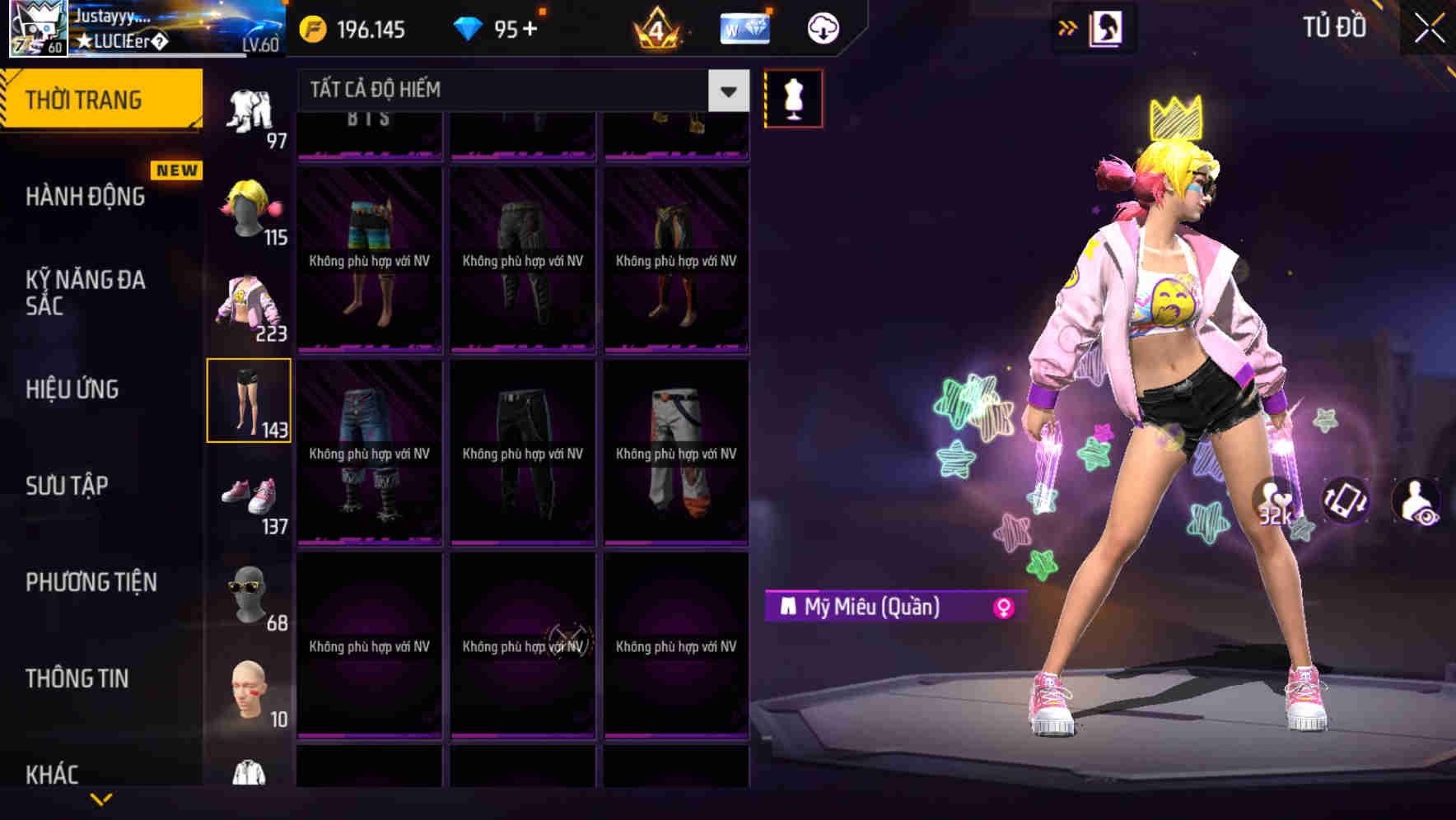
Task: Tap the cloud download icon in the top bar
Action: [x=821, y=27]
